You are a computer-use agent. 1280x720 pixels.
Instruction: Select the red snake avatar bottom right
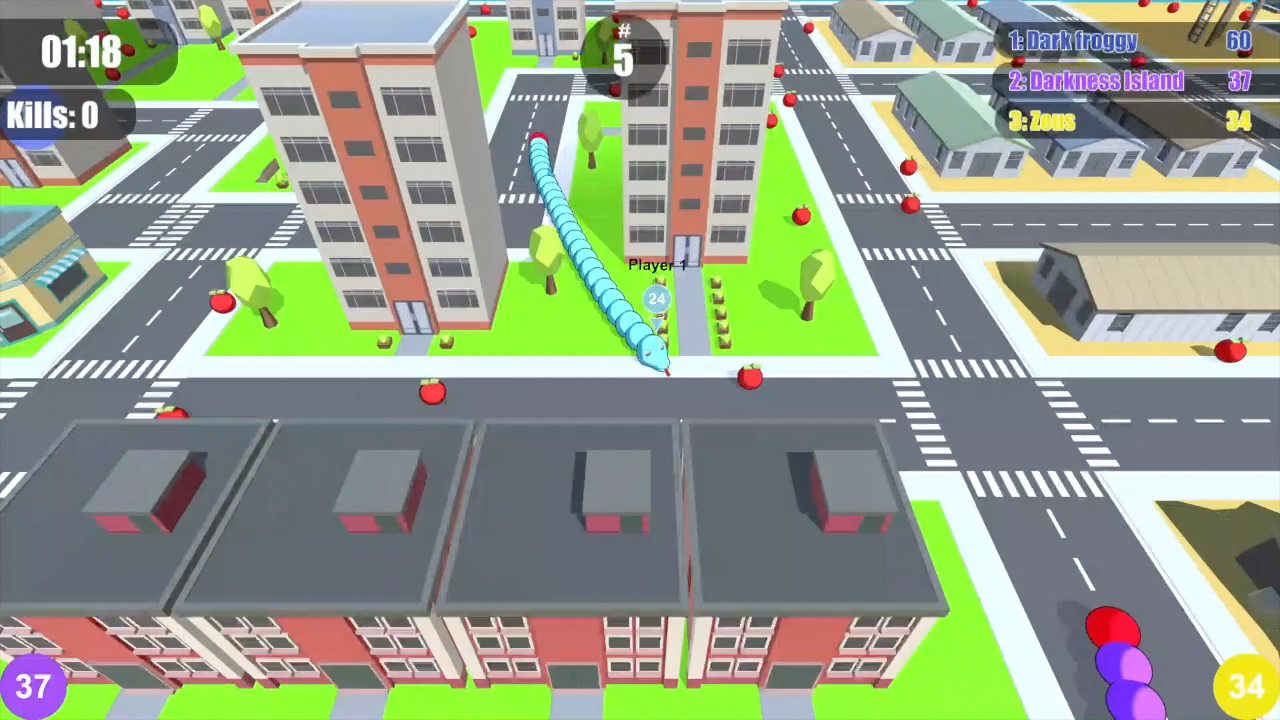1113,627
